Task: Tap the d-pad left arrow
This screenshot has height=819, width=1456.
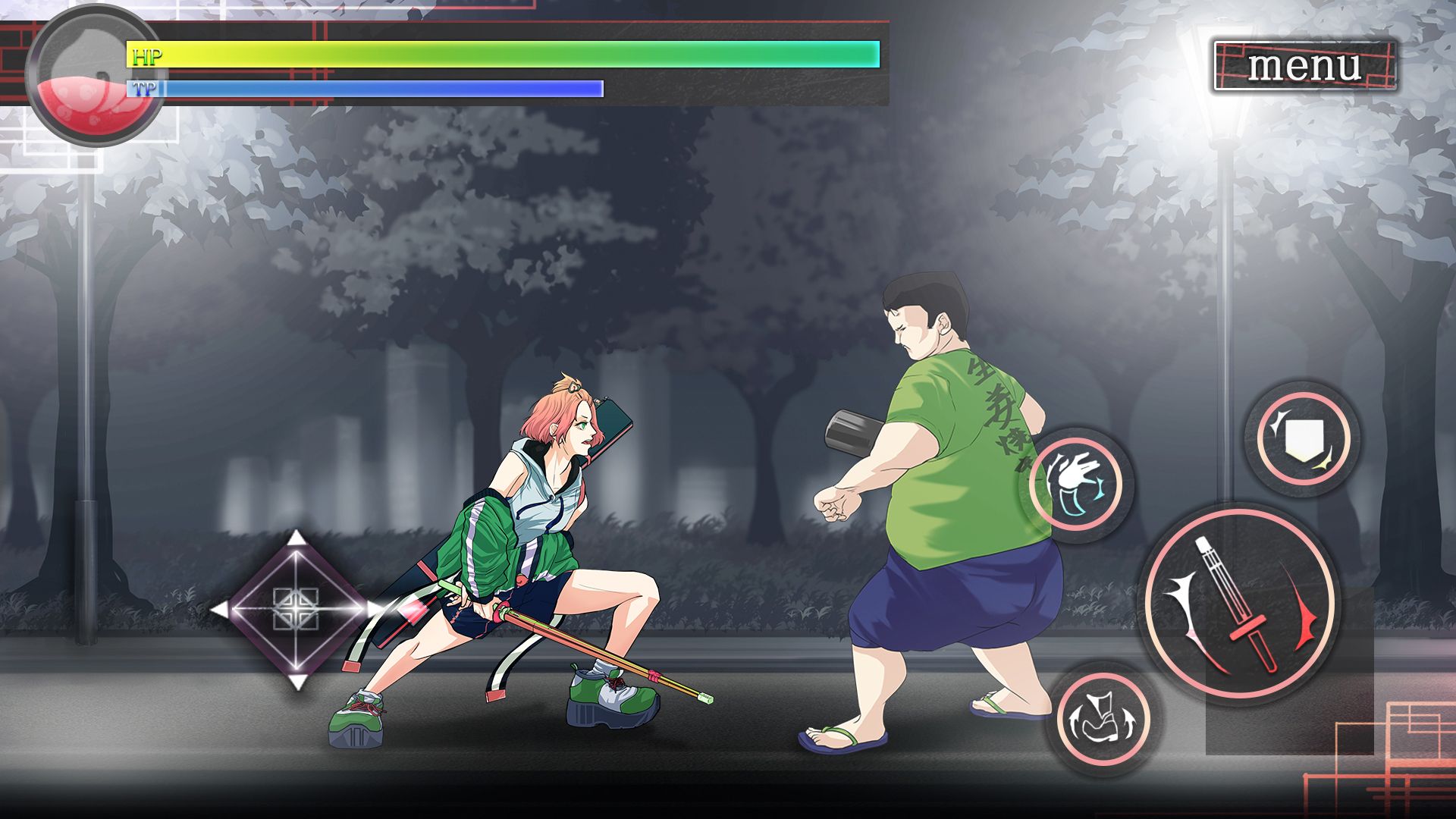Action: [220, 609]
